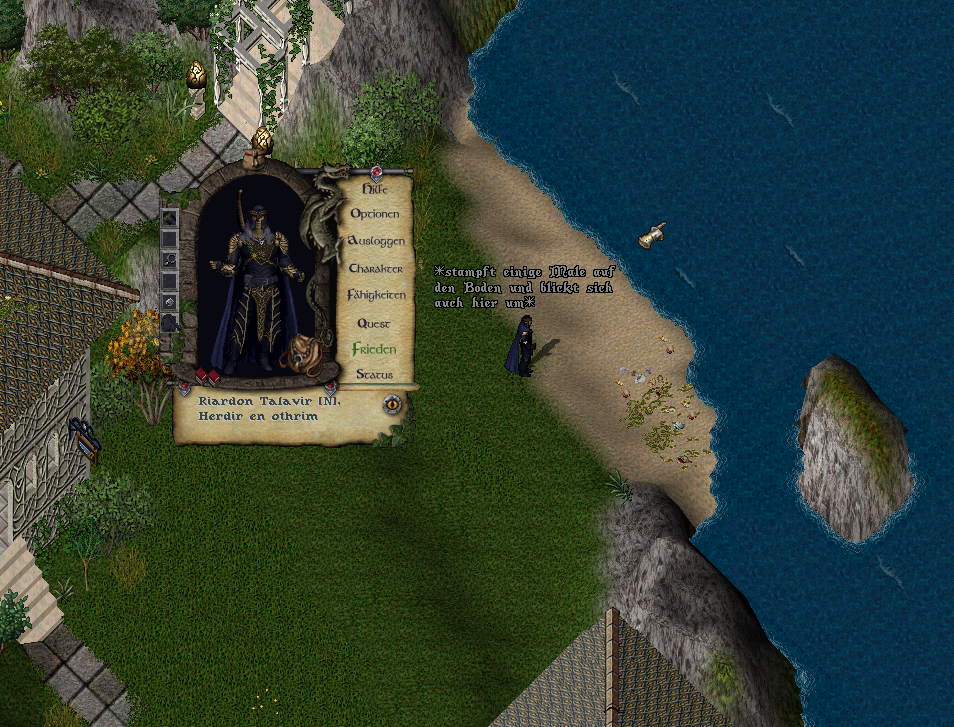This screenshot has width=954, height=727.
Task: Click Ausloggen to log out
Action: 376,242
